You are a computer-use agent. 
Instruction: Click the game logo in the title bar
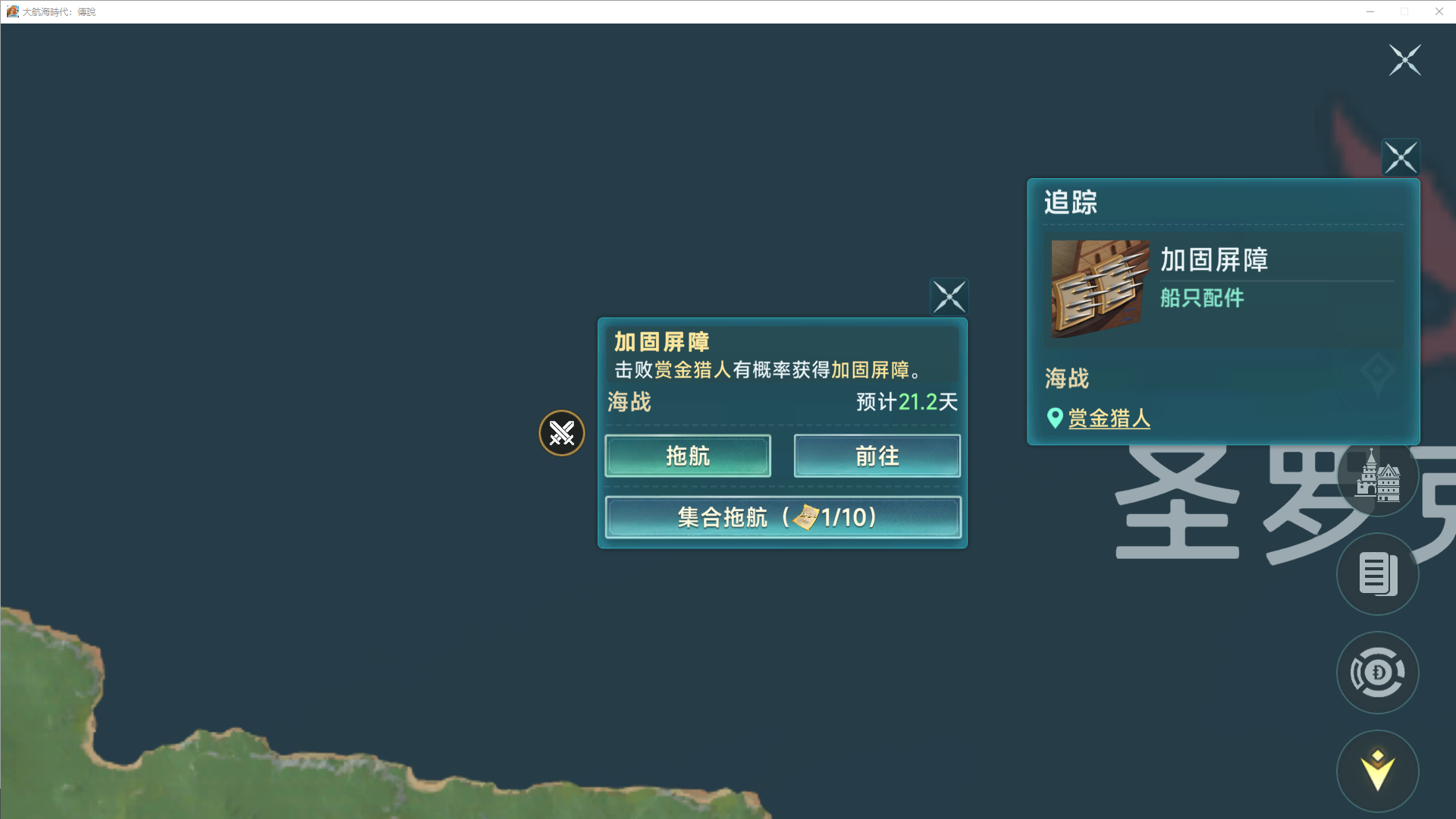13,11
